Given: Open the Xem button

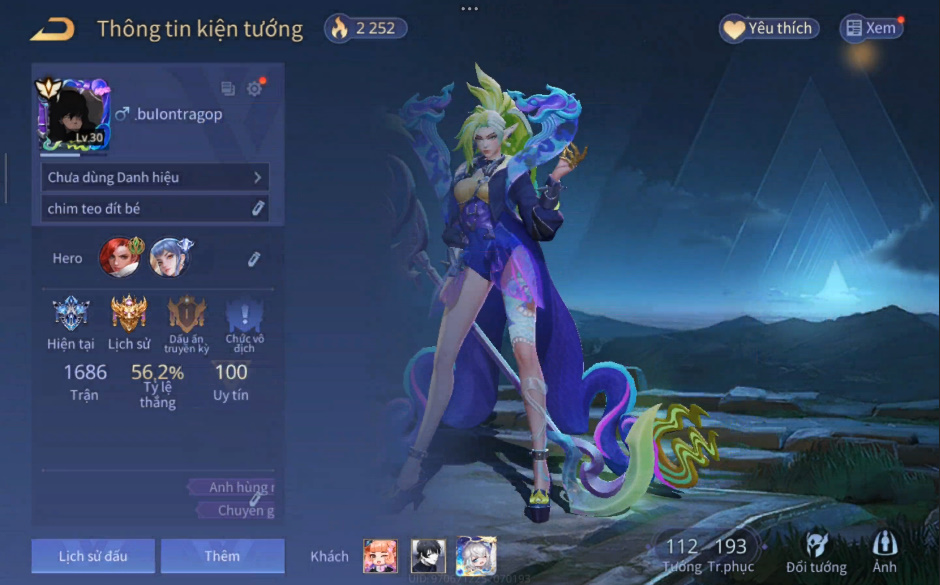Looking at the screenshot, I should [x=870, y=29].
